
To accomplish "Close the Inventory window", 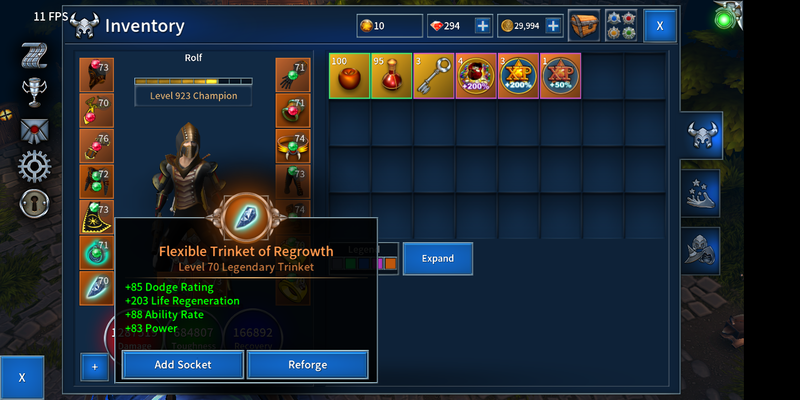I will tap(659, 26).
